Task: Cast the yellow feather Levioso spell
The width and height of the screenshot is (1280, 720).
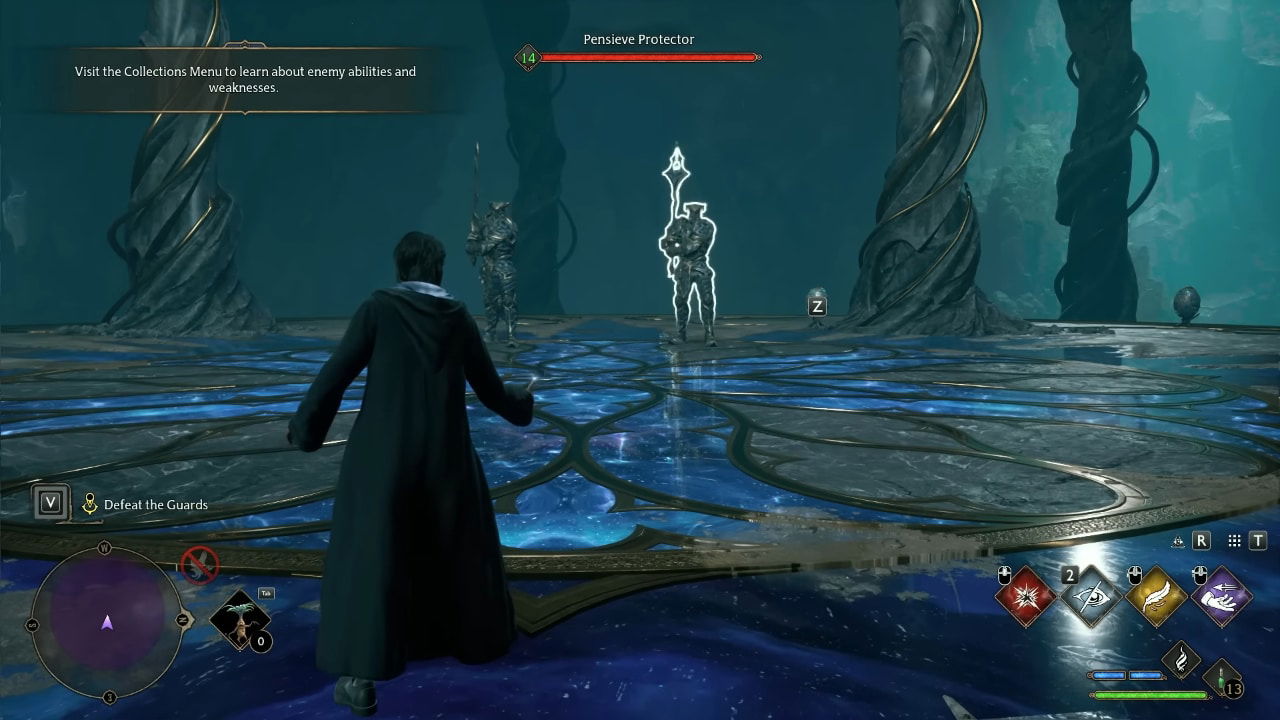Action: [x=1156, y=597]
